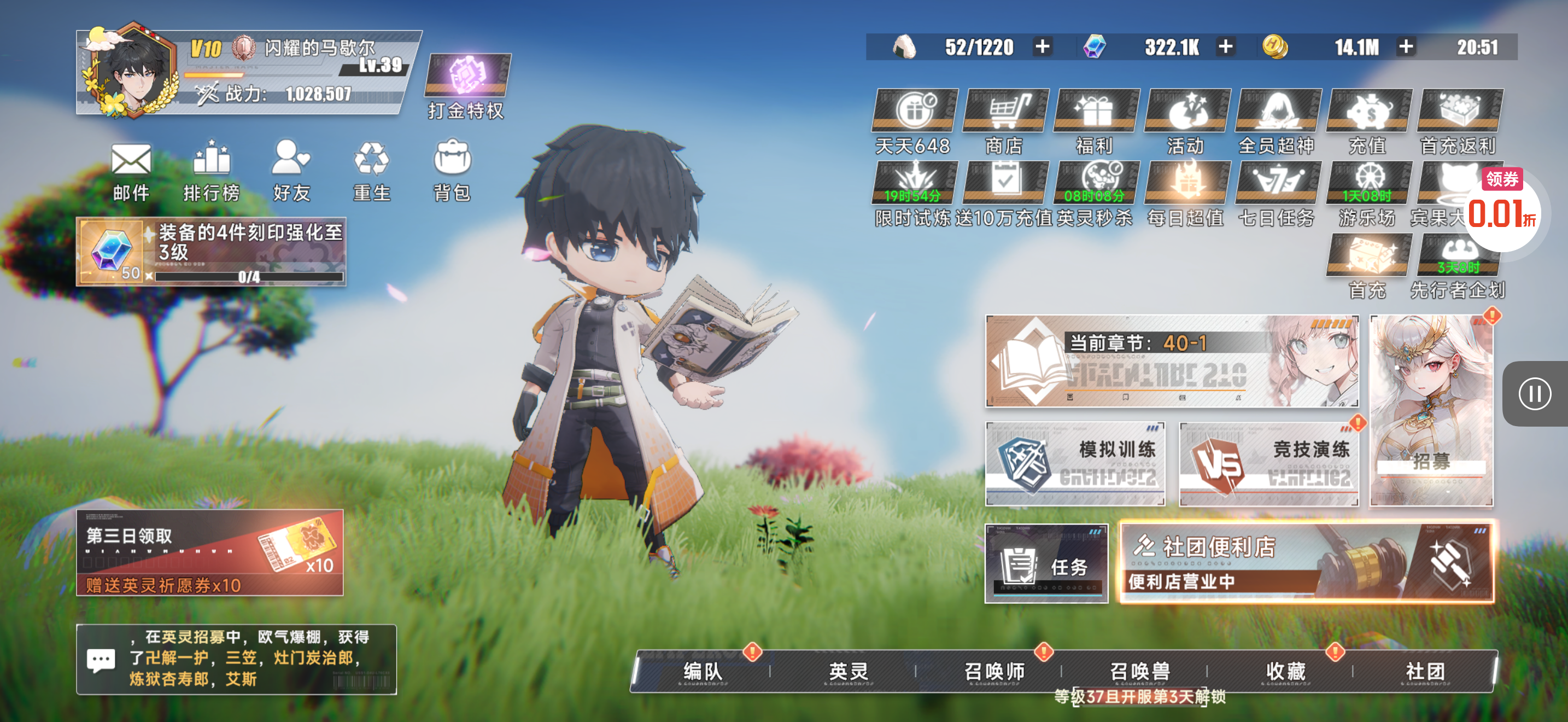
Task: Switch to the 编队 team tab
Action: coord(703,672)
